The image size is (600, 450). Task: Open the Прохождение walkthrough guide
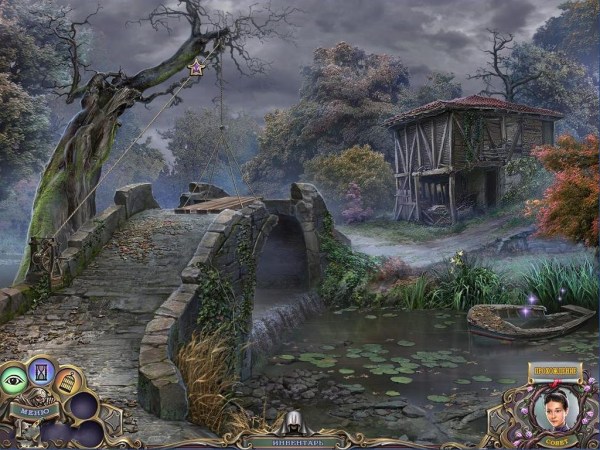pos(554,371)
